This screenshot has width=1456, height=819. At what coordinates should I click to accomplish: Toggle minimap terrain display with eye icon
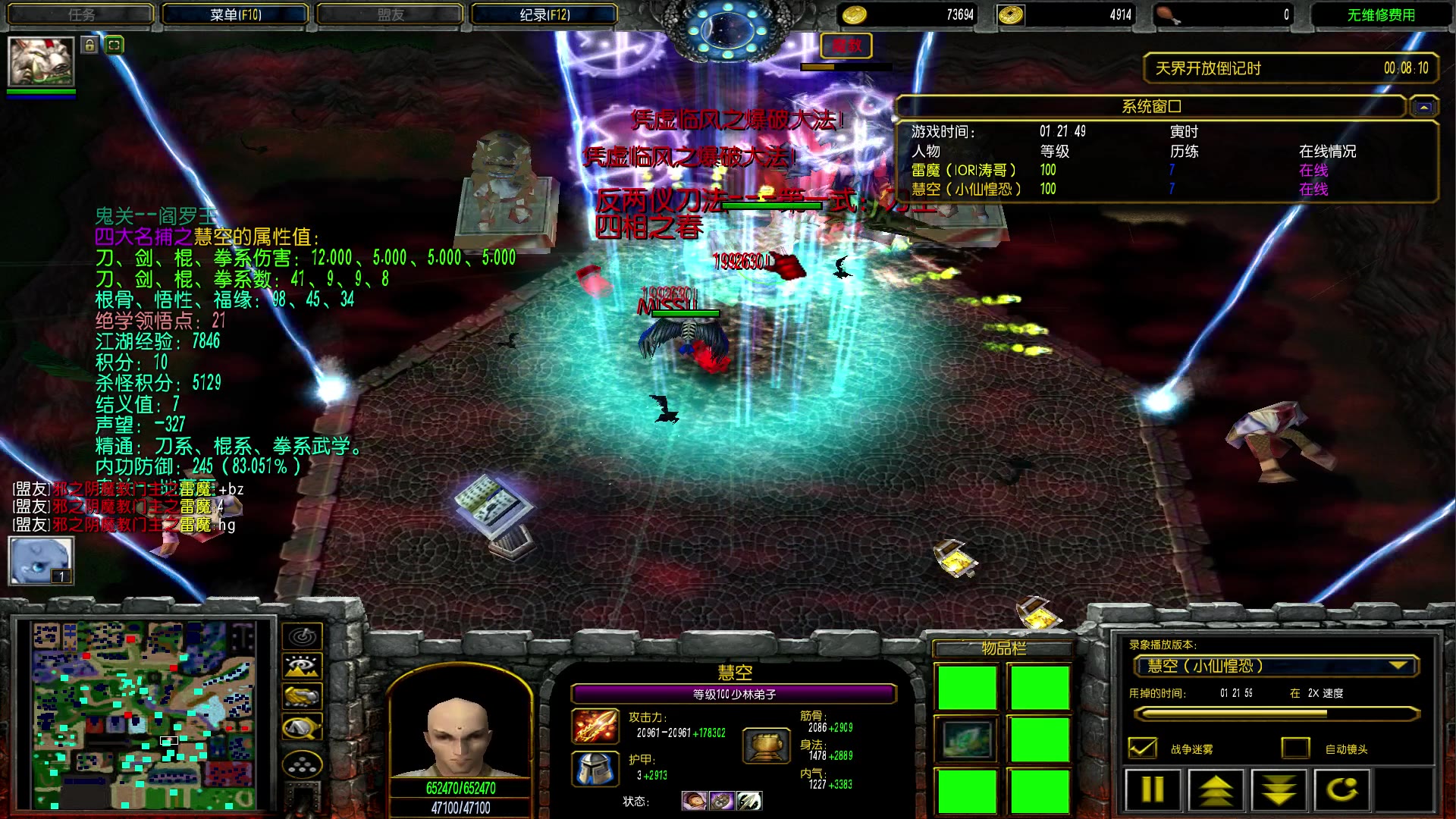click(302, 667)
